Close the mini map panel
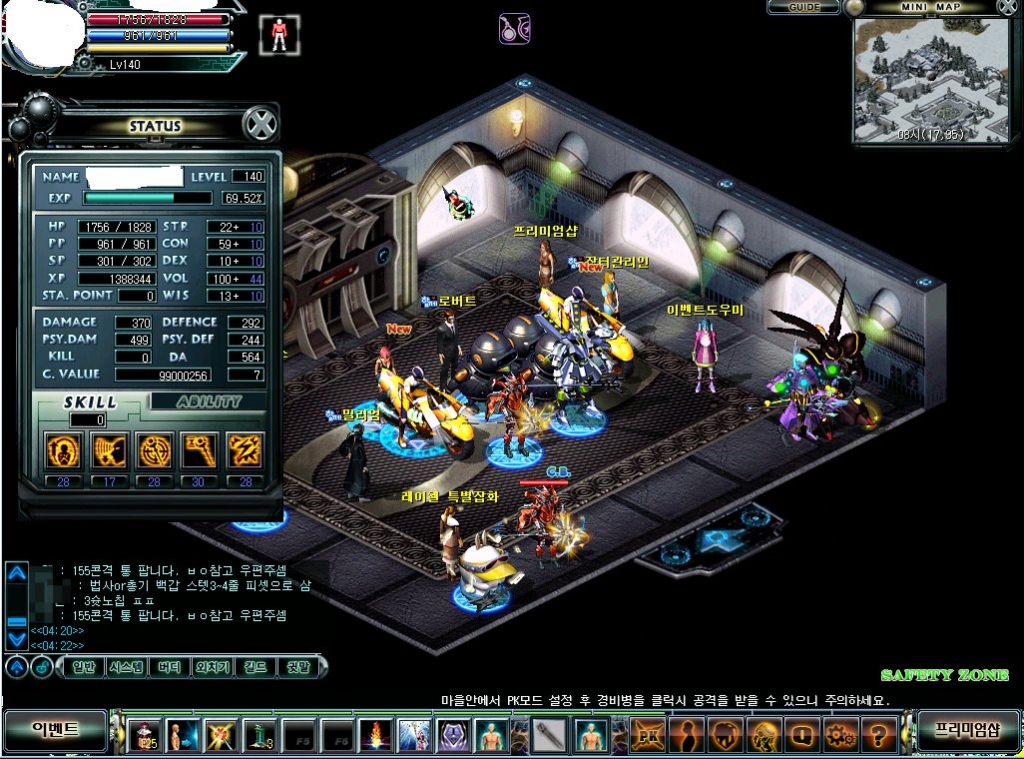The height and width of the screenshot is (759, 1024). (1007, 7)
